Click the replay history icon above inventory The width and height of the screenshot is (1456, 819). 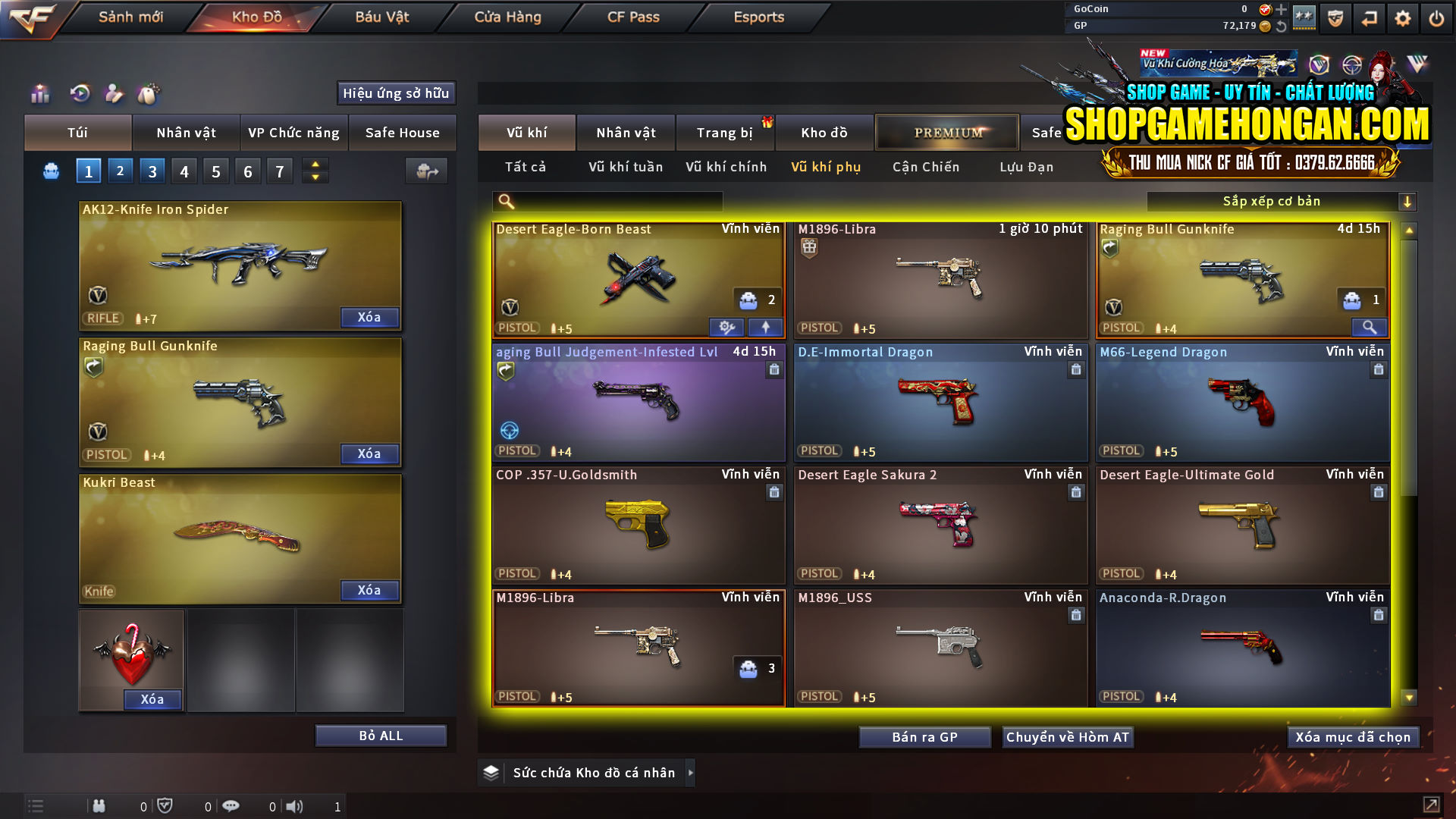pos(80,93)
